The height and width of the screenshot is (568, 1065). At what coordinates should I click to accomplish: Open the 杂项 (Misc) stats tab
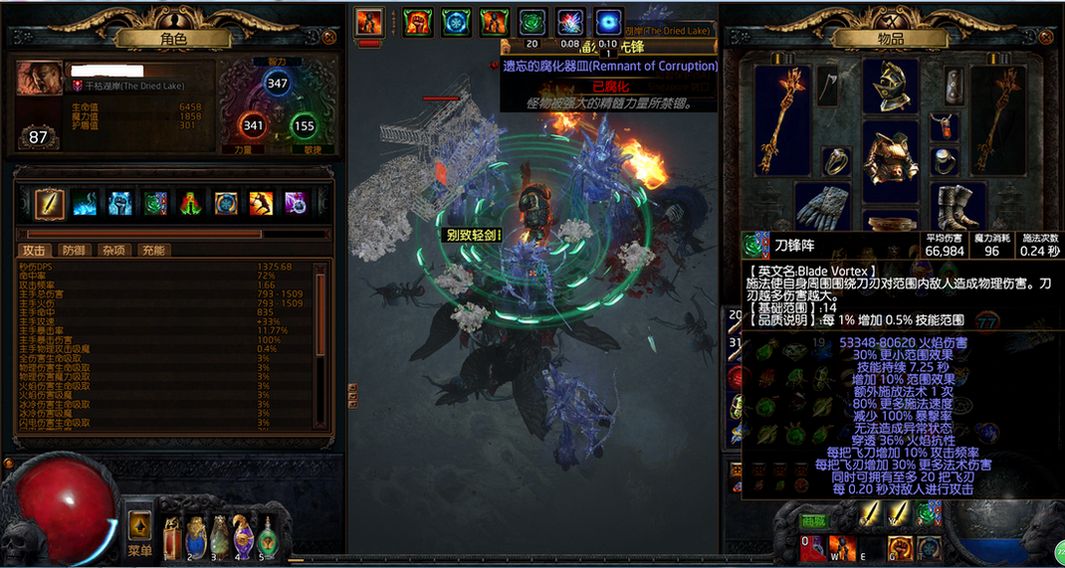(x=113, y=251)
